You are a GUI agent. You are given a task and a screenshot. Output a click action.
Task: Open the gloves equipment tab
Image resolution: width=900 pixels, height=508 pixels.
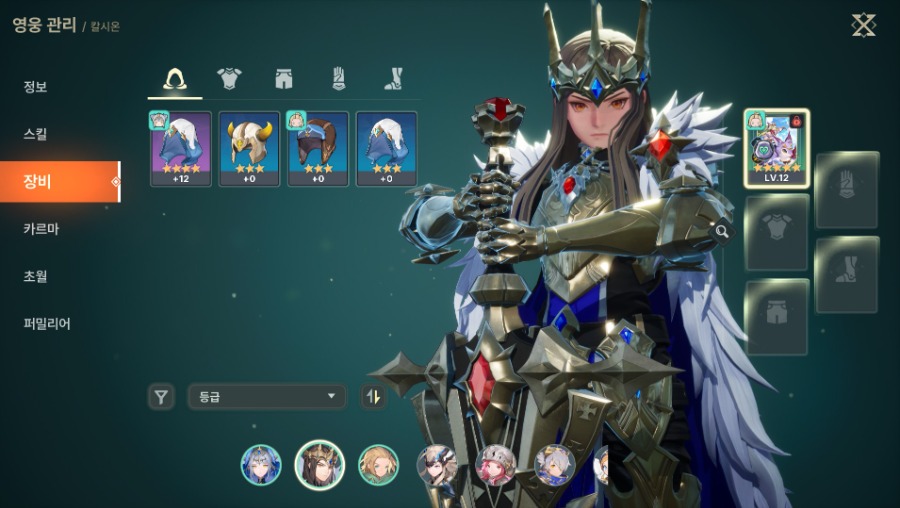(339, 79)
